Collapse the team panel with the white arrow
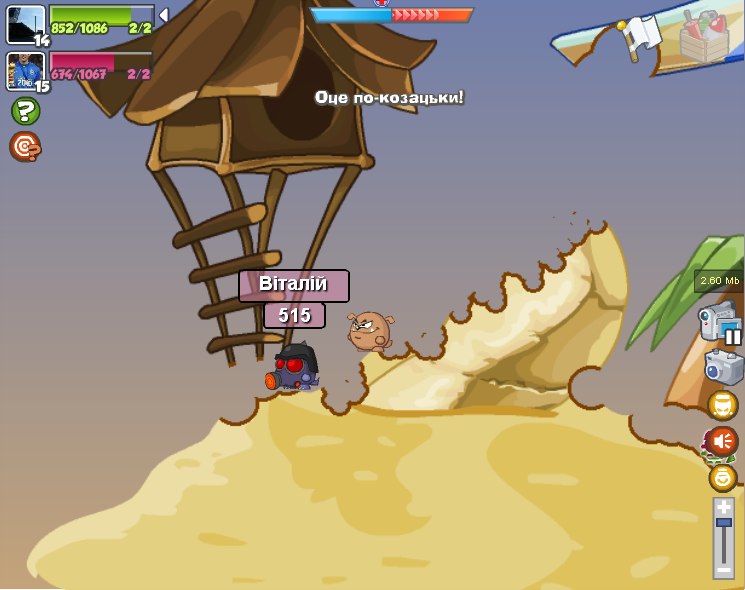This screenshot has height=590, width=745. click(163, 15)
